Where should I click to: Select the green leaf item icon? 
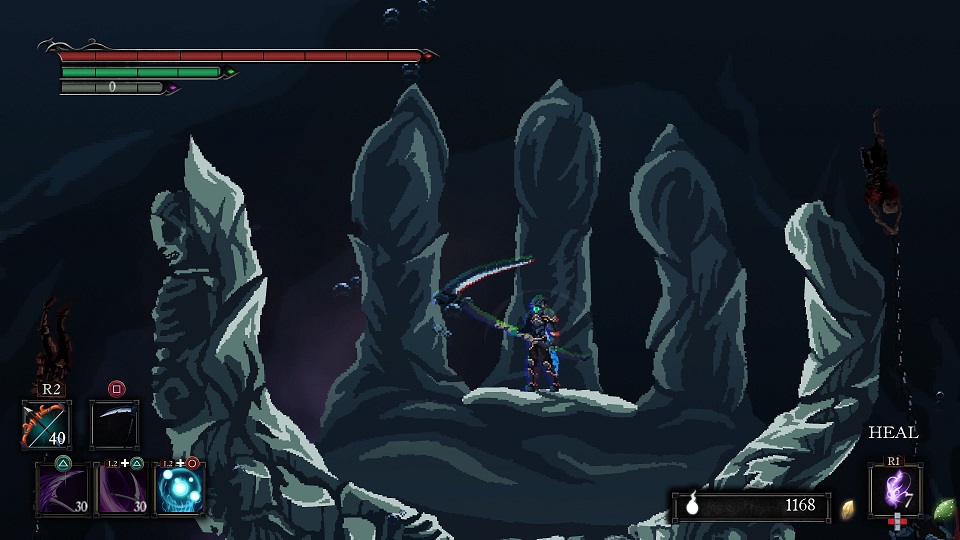[x=943, y=509]
